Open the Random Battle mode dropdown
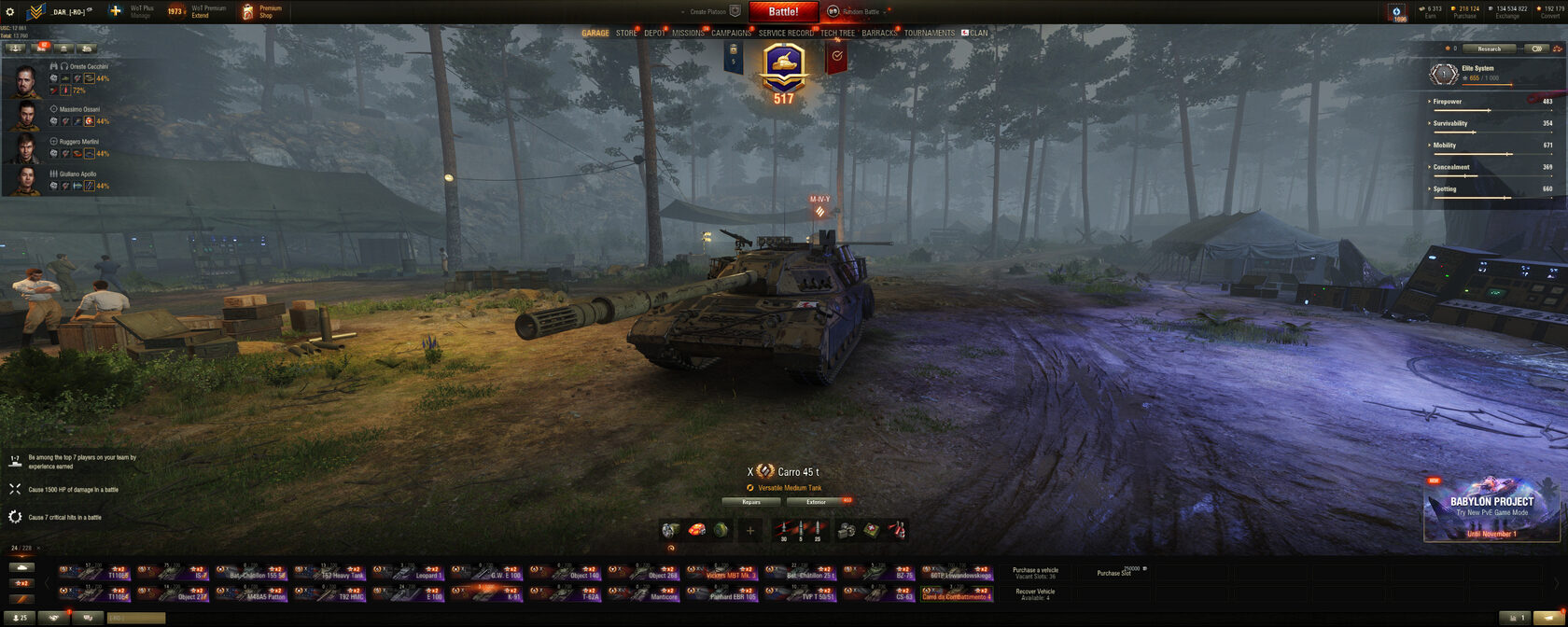This screenshot has height=627, width=1568. (859, 12)
